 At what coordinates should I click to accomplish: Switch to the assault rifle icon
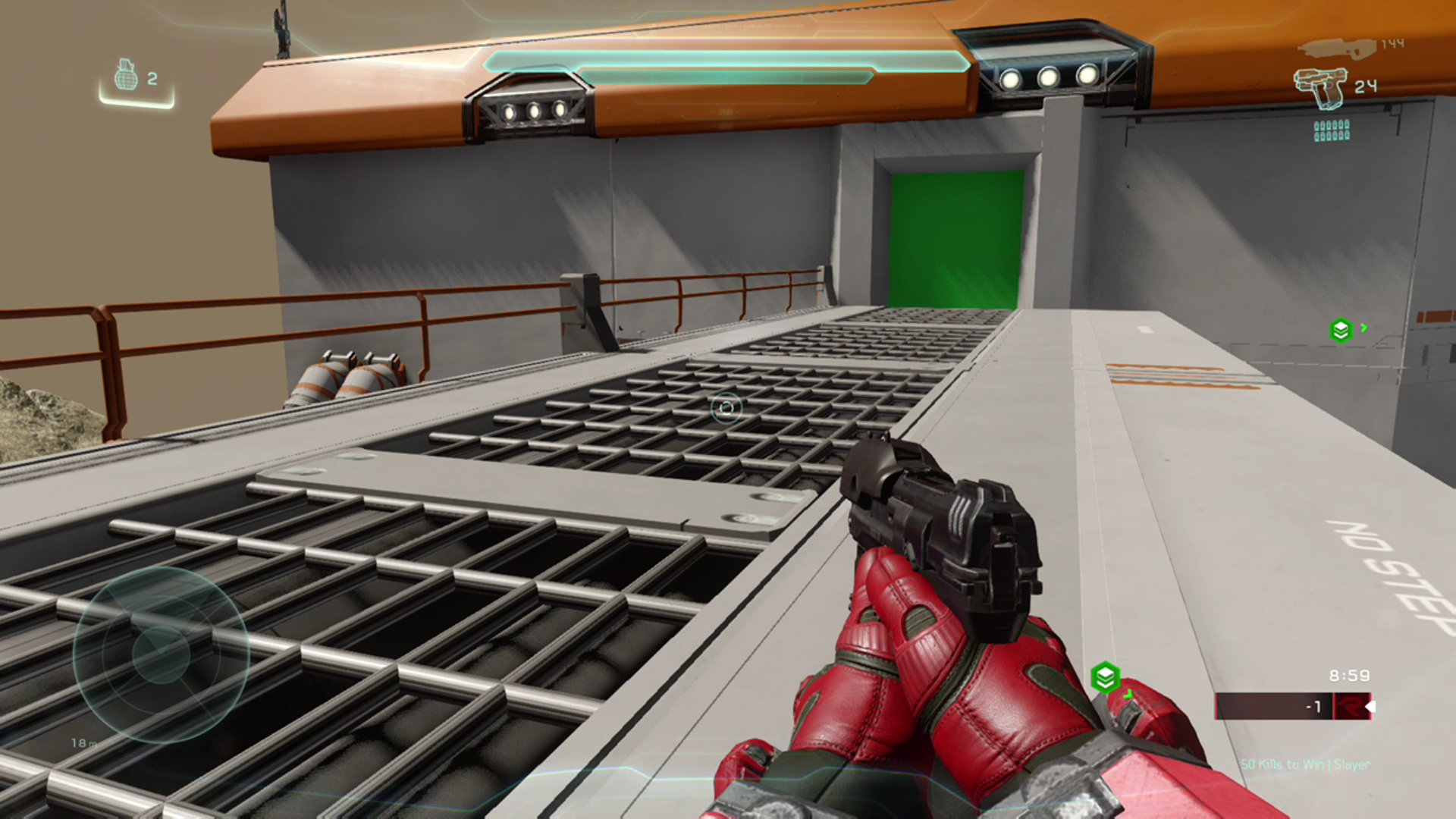pos(1337,48)
